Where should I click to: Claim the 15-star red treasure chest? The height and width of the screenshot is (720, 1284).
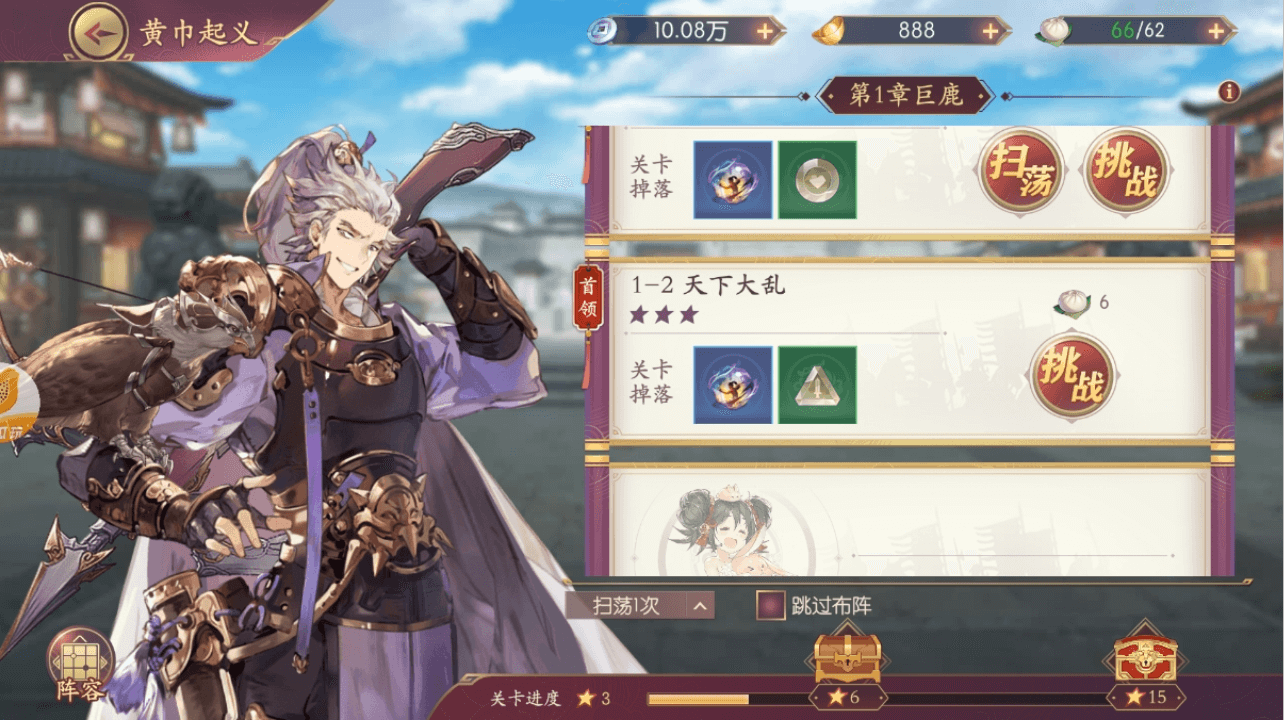click(x=1145, y=660)
